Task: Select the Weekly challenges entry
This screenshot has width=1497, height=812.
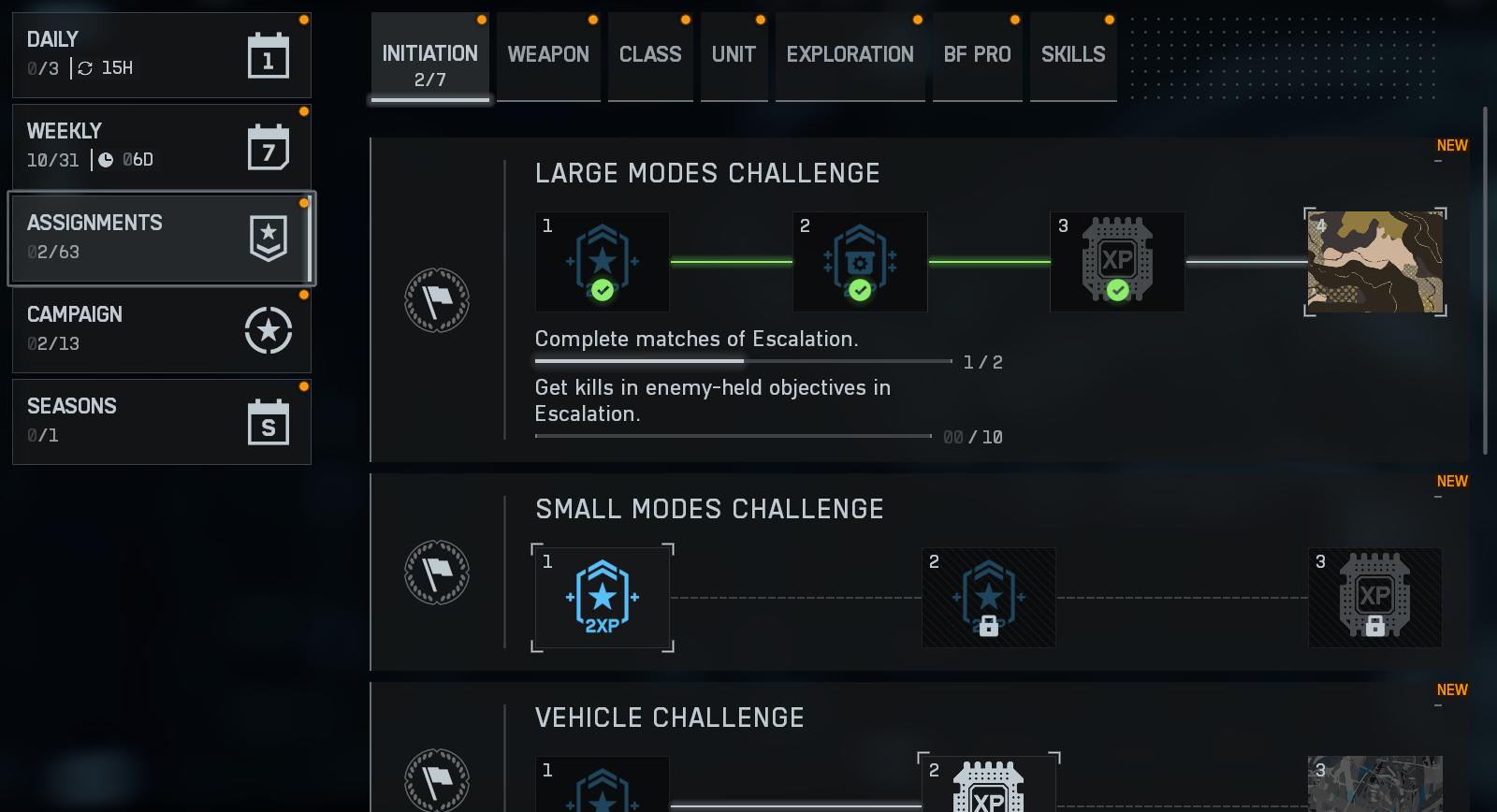Action: pyautogui.click(x=161, y=147)
